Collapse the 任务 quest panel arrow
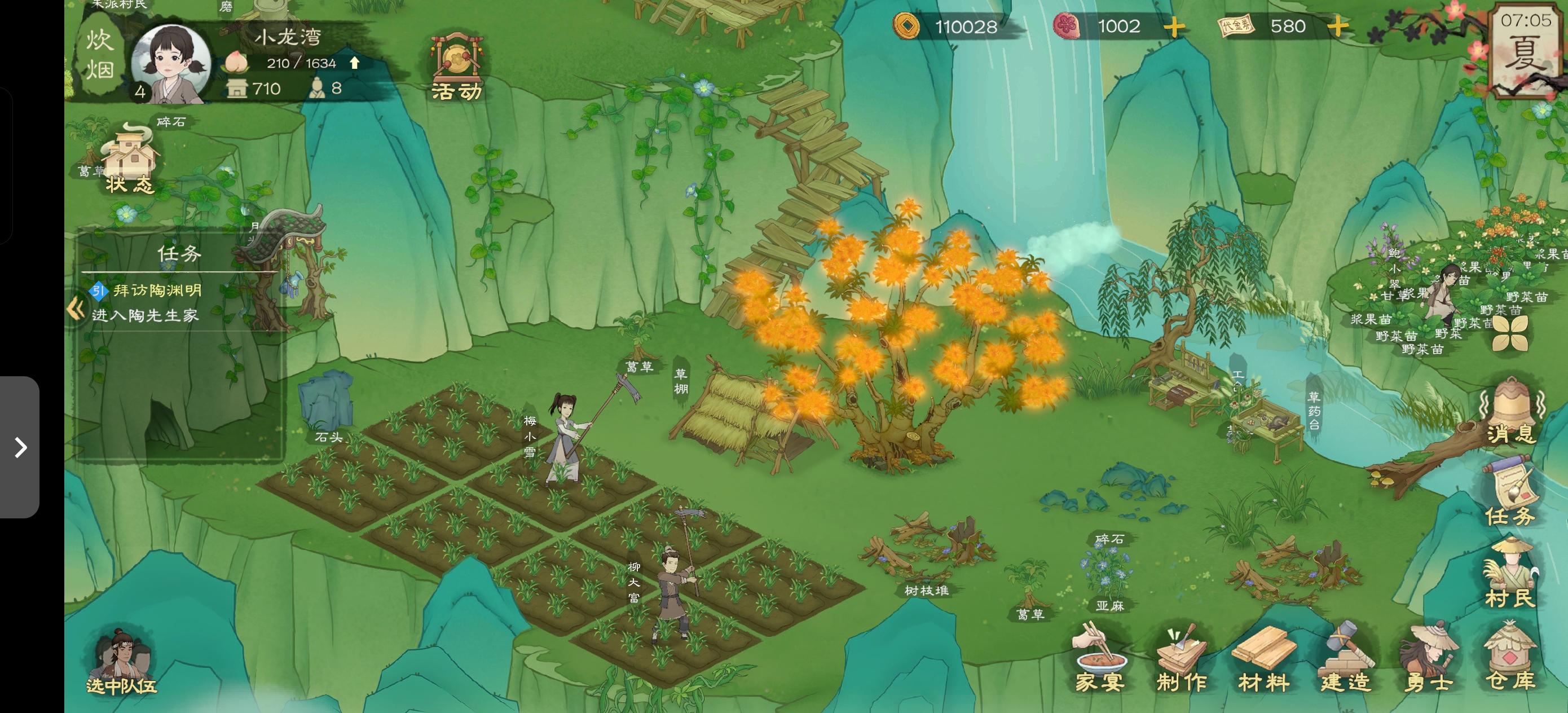Screen dimensions: 1568x713 pyautogui.click(x=76, y=309)
